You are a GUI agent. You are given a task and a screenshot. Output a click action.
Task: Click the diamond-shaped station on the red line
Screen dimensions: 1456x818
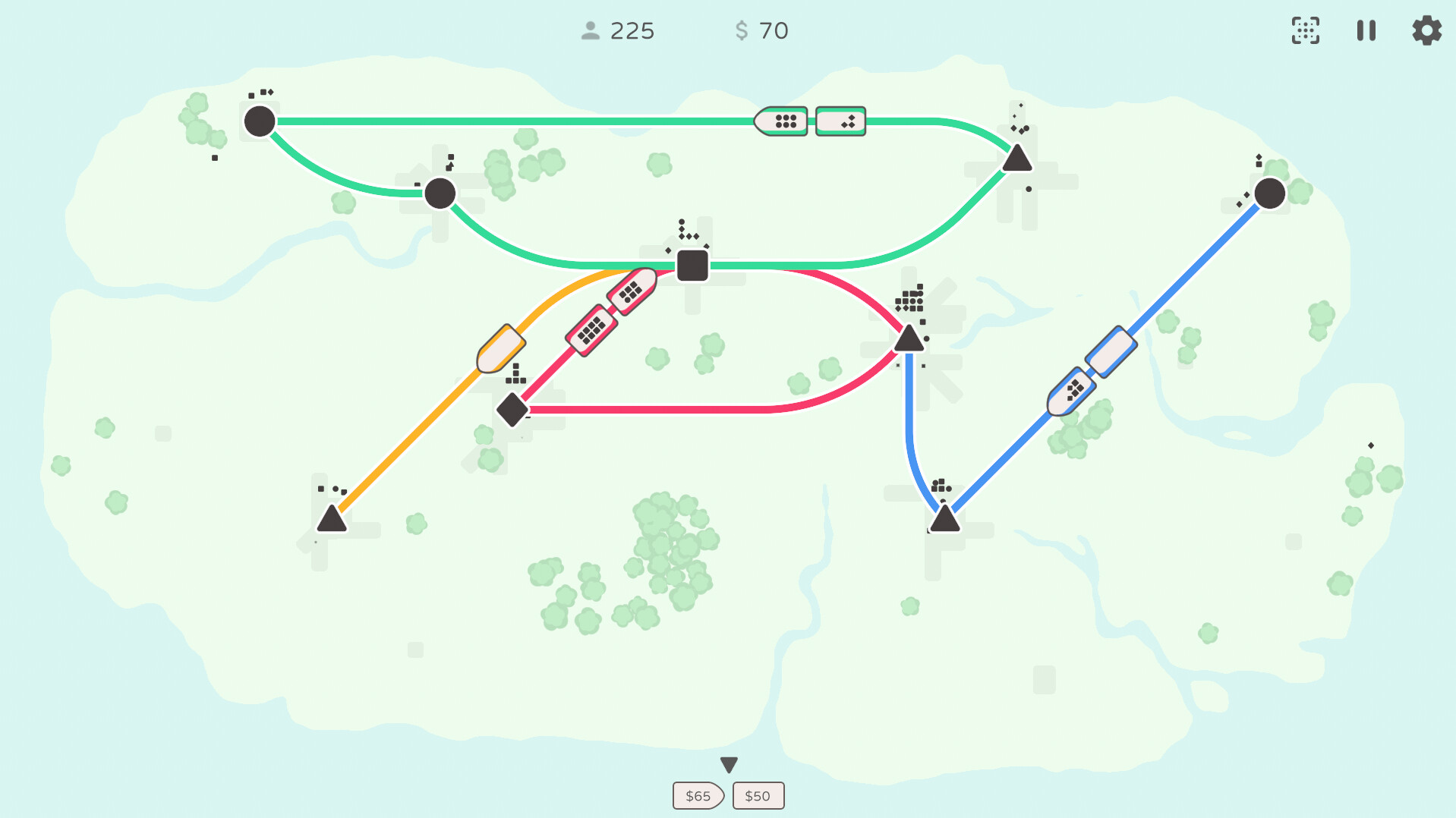click(512, 411)
